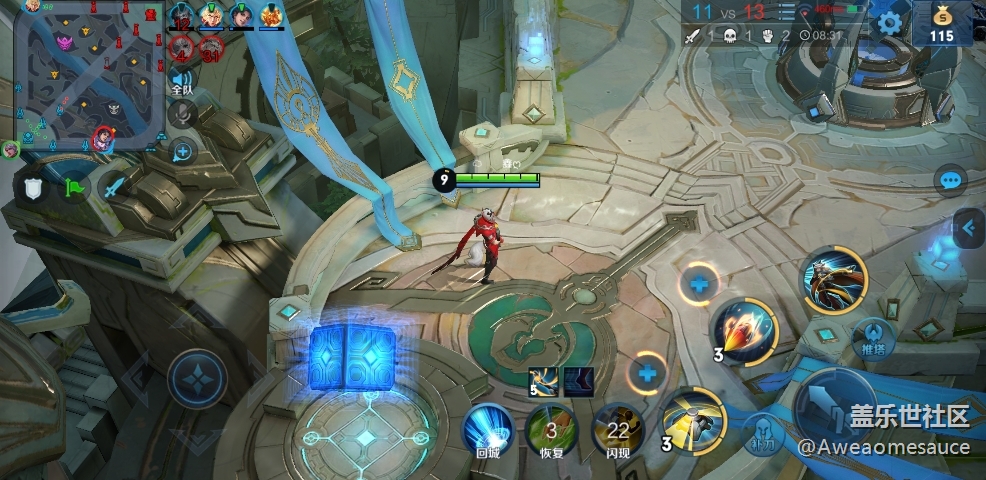Open the gold coin bag shop
986x480 pixels.
pyautogui.click(x=942, y=23)
